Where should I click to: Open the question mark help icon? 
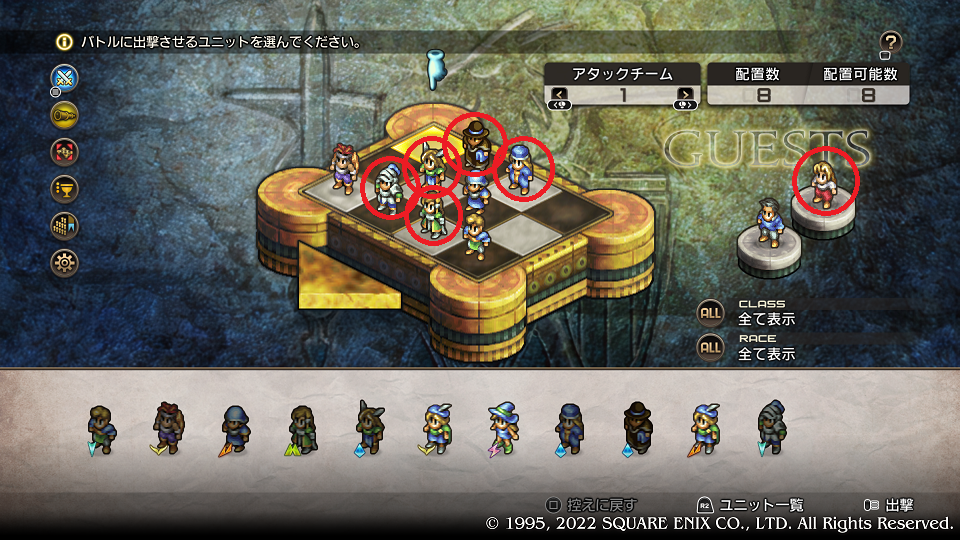point(891,42)
